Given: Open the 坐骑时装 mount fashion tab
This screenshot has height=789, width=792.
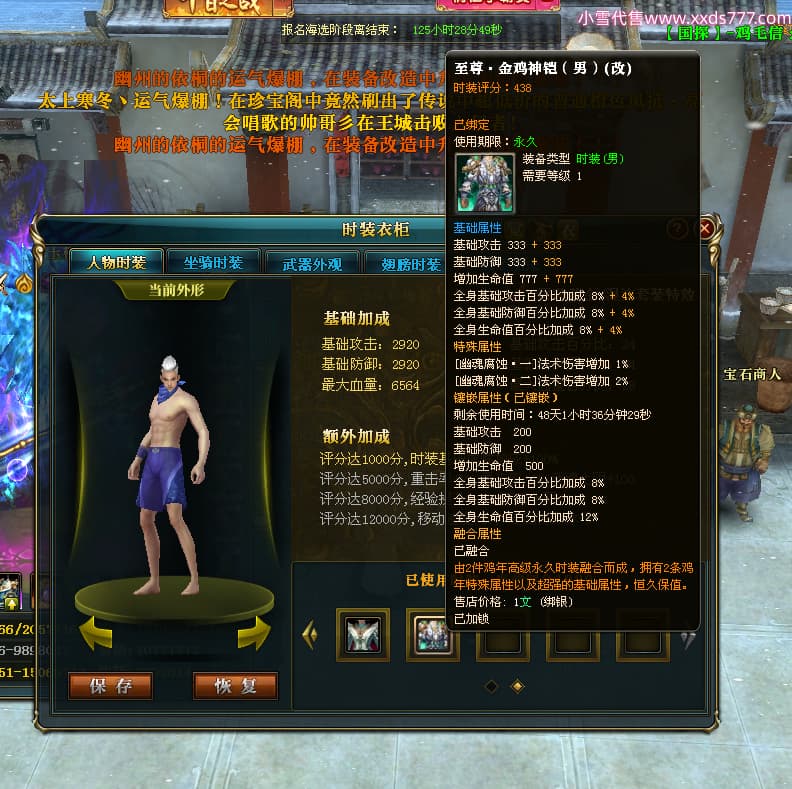Looking at the screenshot, I should click(213, 263).
